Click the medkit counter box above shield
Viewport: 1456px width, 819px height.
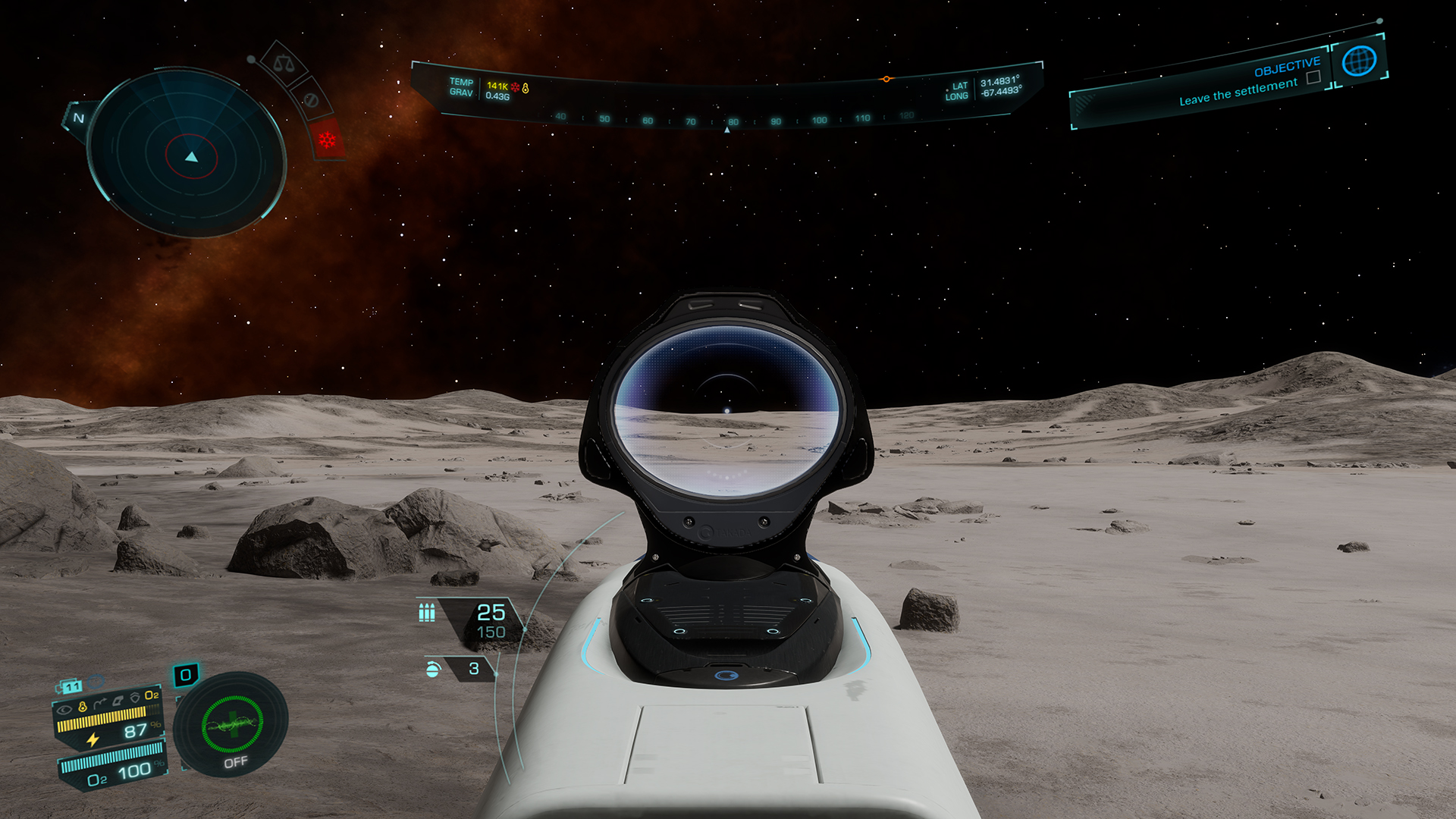pos(186,674)
